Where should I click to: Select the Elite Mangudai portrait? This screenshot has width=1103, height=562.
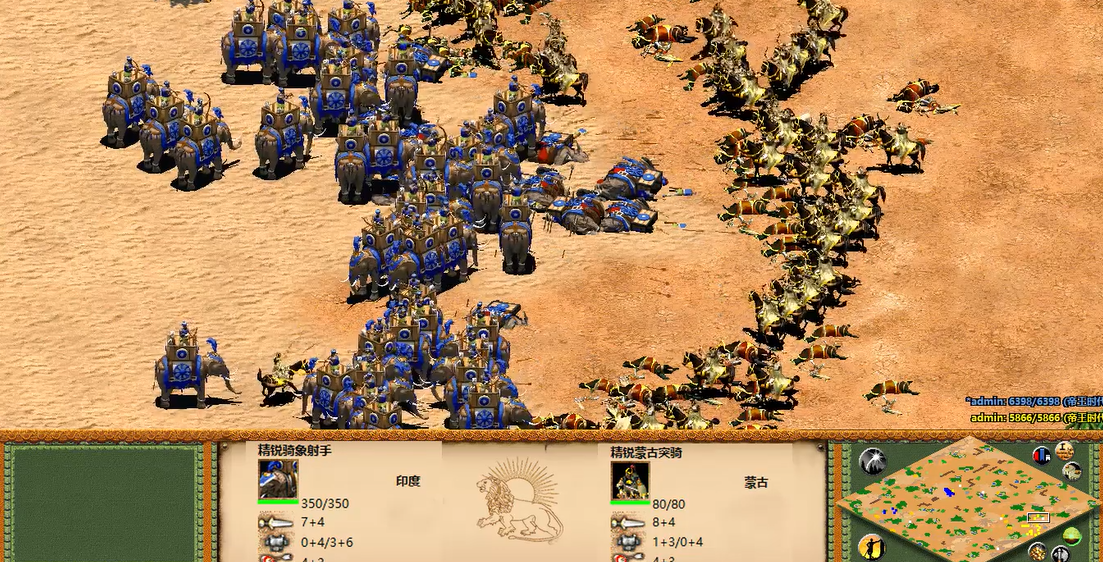630,481
